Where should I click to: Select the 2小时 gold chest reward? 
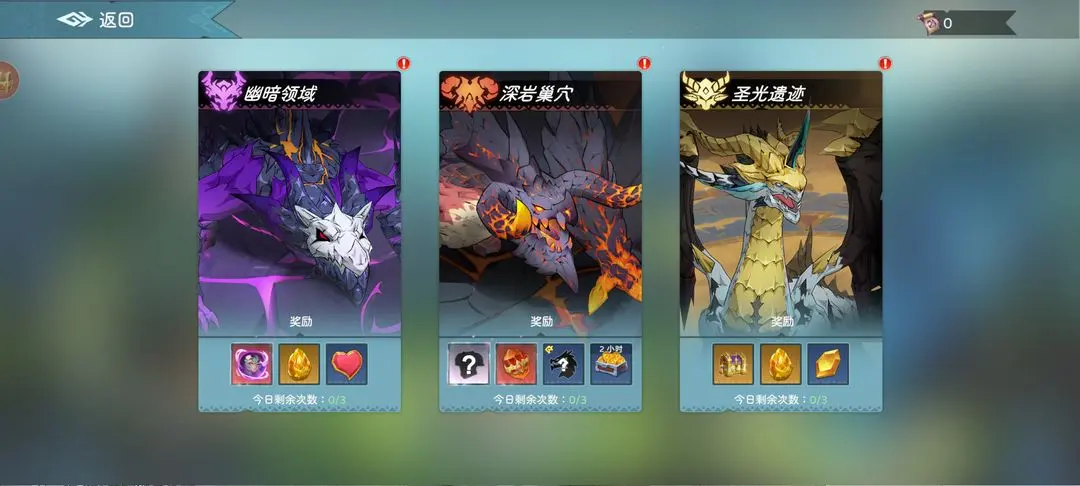click(x=612, y=364)
